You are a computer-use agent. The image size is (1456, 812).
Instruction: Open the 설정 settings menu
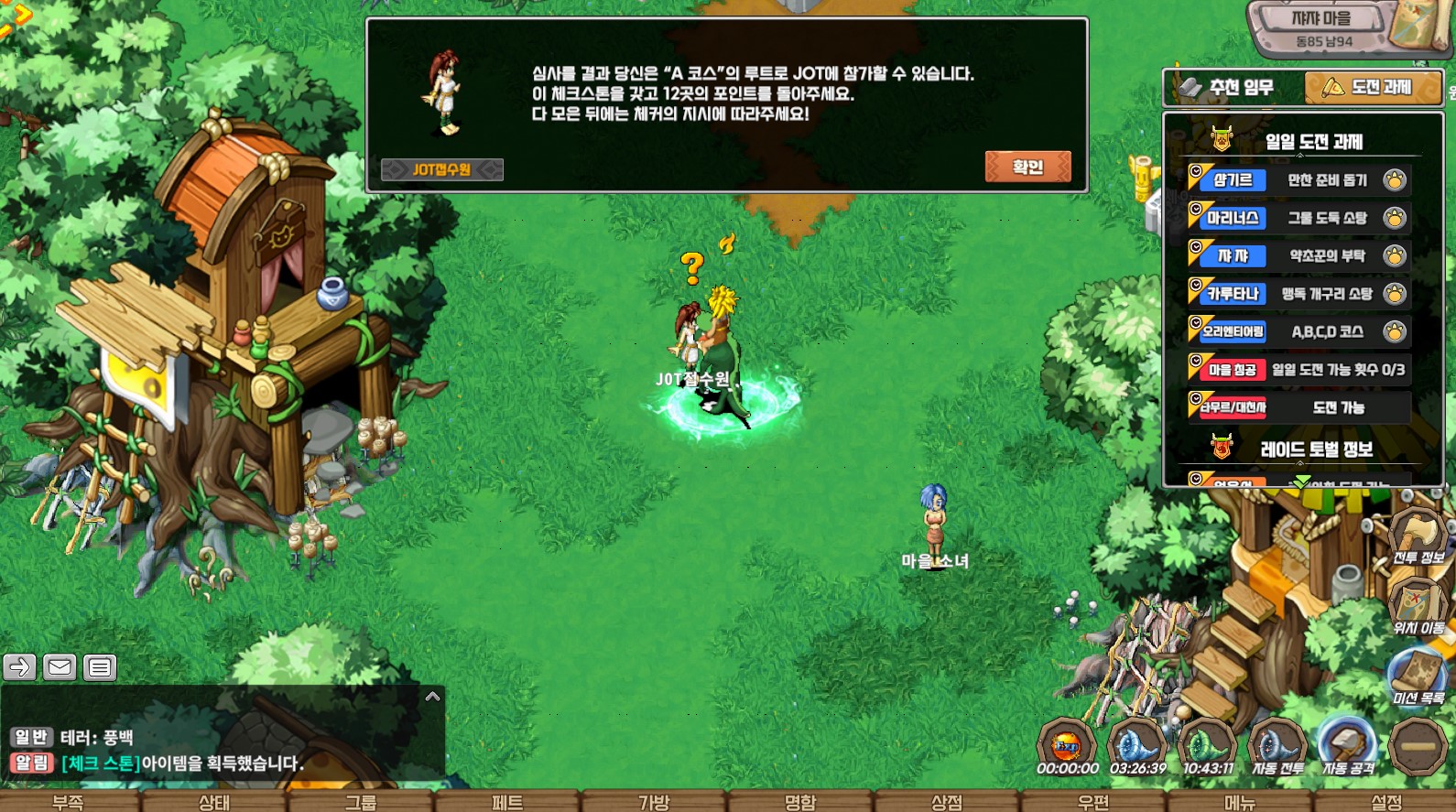click(x=1386, y=802)
